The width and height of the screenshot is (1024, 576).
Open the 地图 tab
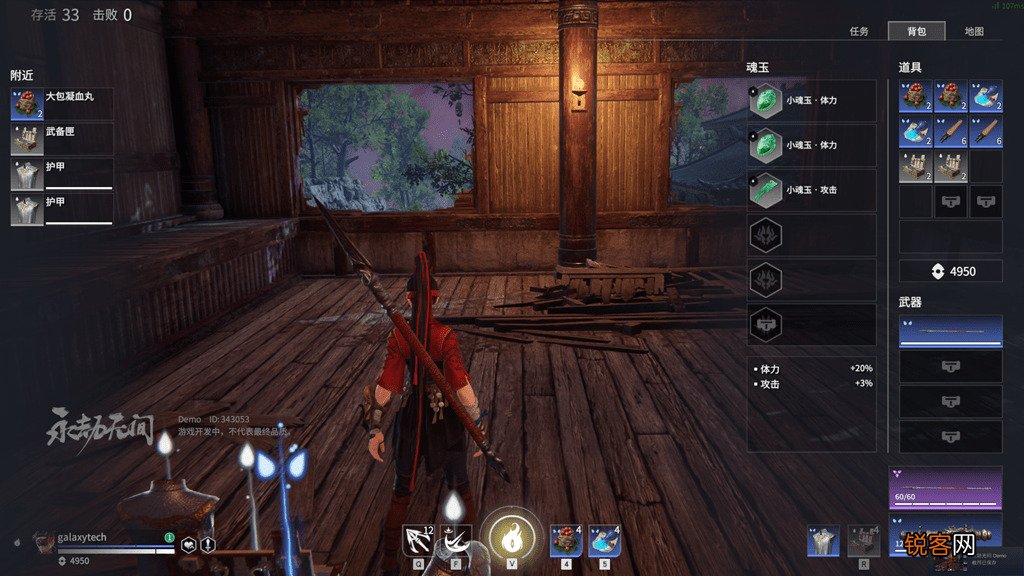click(x=973, y=31)
